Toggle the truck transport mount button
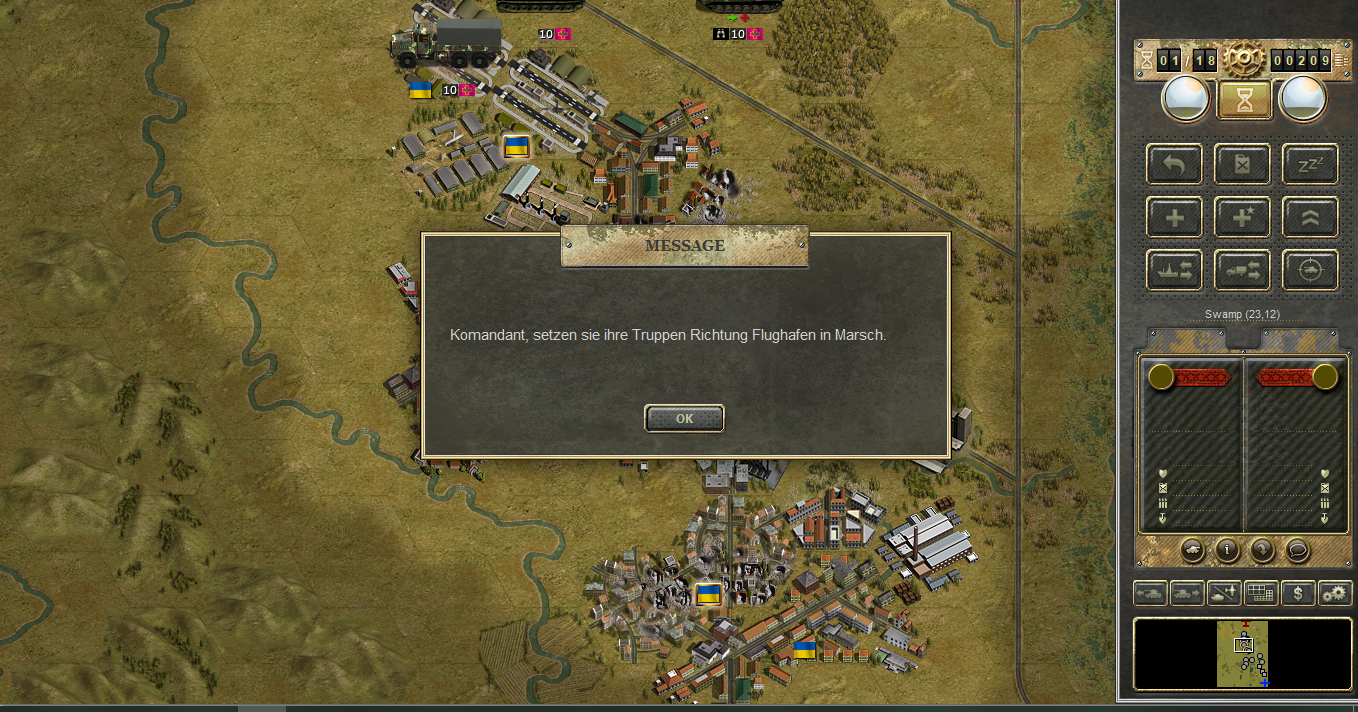Image resolution: width=1358 pixels, height=712 pixels. point(1242,270)
